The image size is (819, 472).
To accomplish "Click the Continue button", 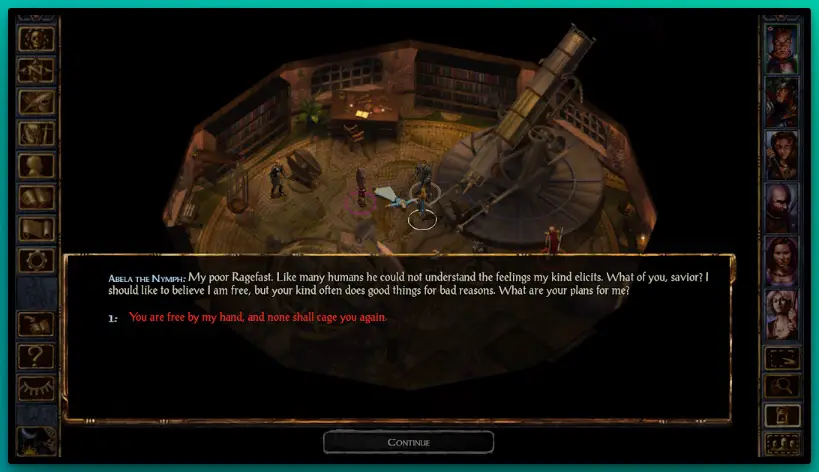I will tap(408, 442).
